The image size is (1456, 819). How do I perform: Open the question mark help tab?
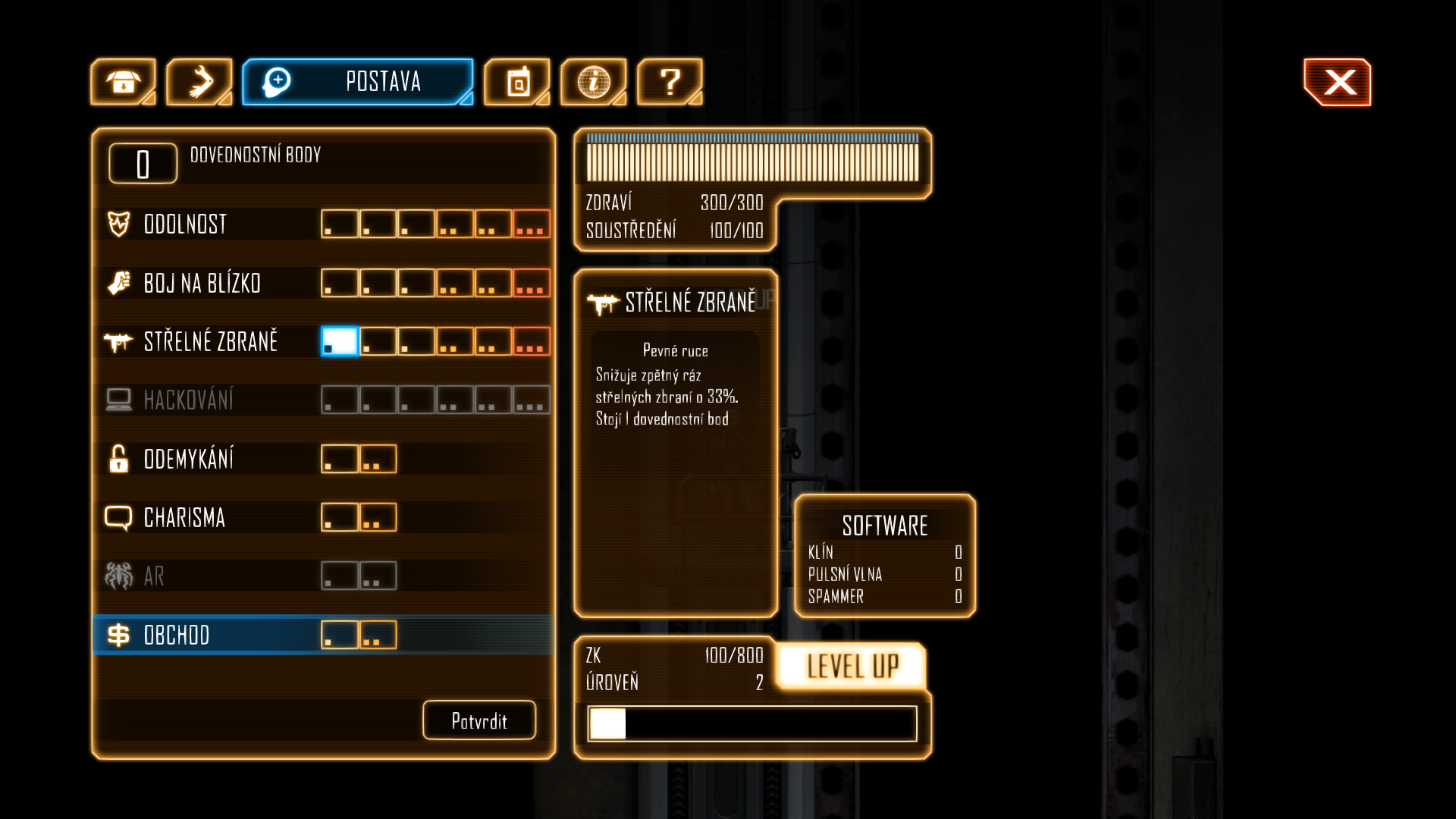[x=670, y=82]
